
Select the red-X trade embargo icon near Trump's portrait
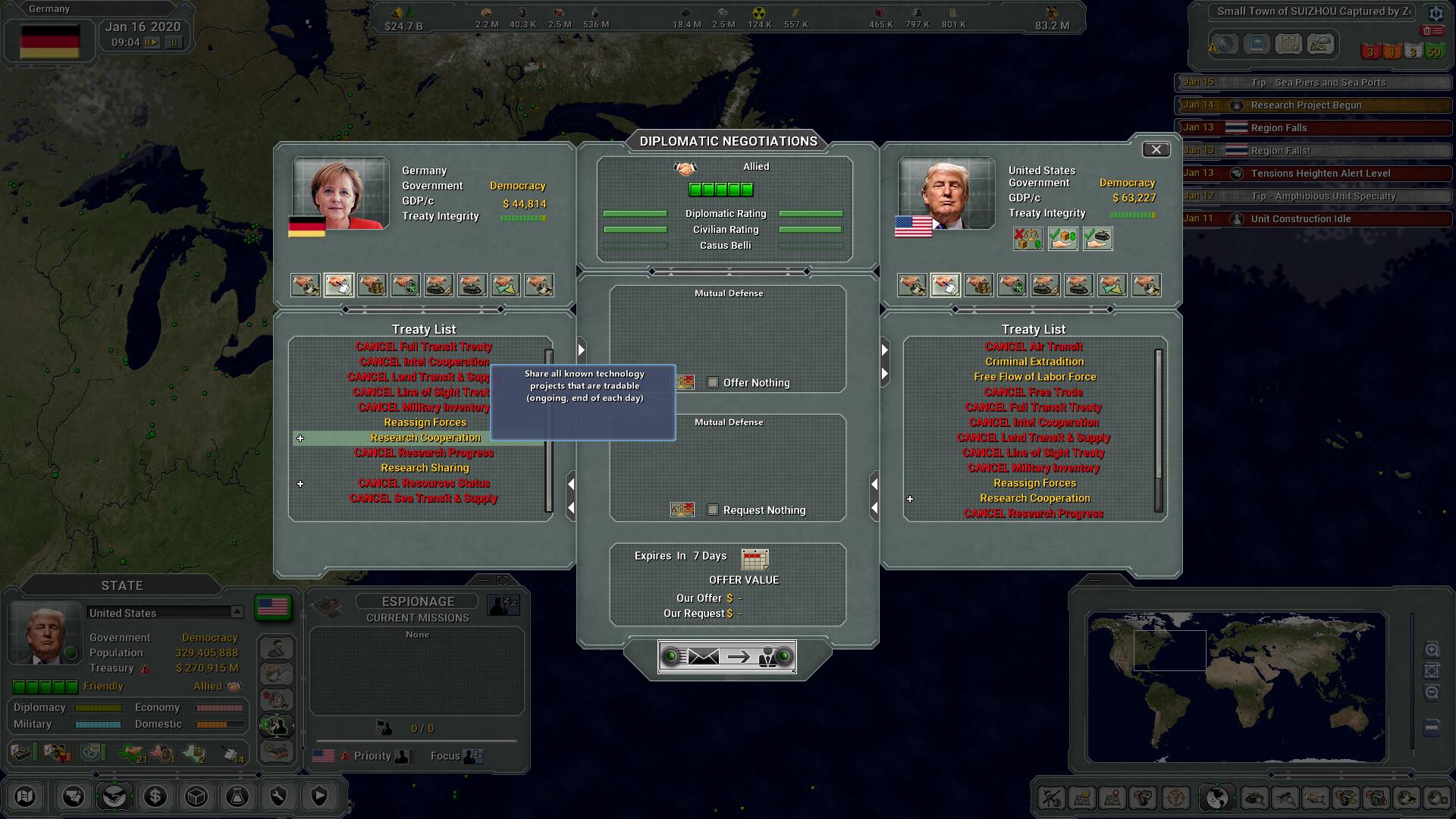point(1028,239)
